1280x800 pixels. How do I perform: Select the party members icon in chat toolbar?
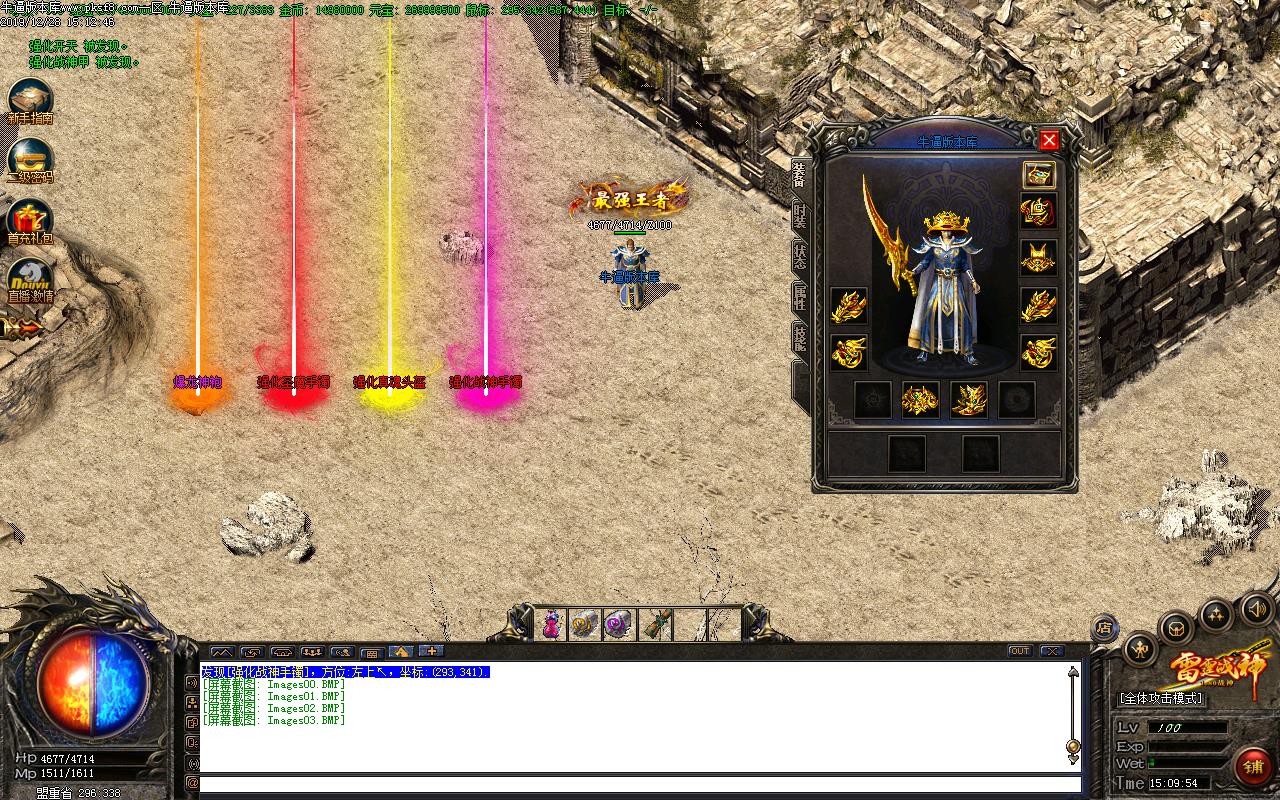pos(312,652)
